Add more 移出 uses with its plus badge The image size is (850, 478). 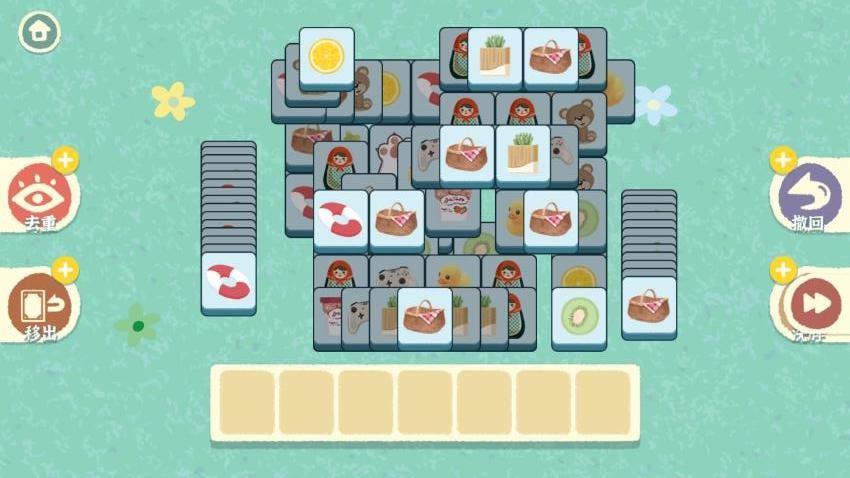point(65,269)
